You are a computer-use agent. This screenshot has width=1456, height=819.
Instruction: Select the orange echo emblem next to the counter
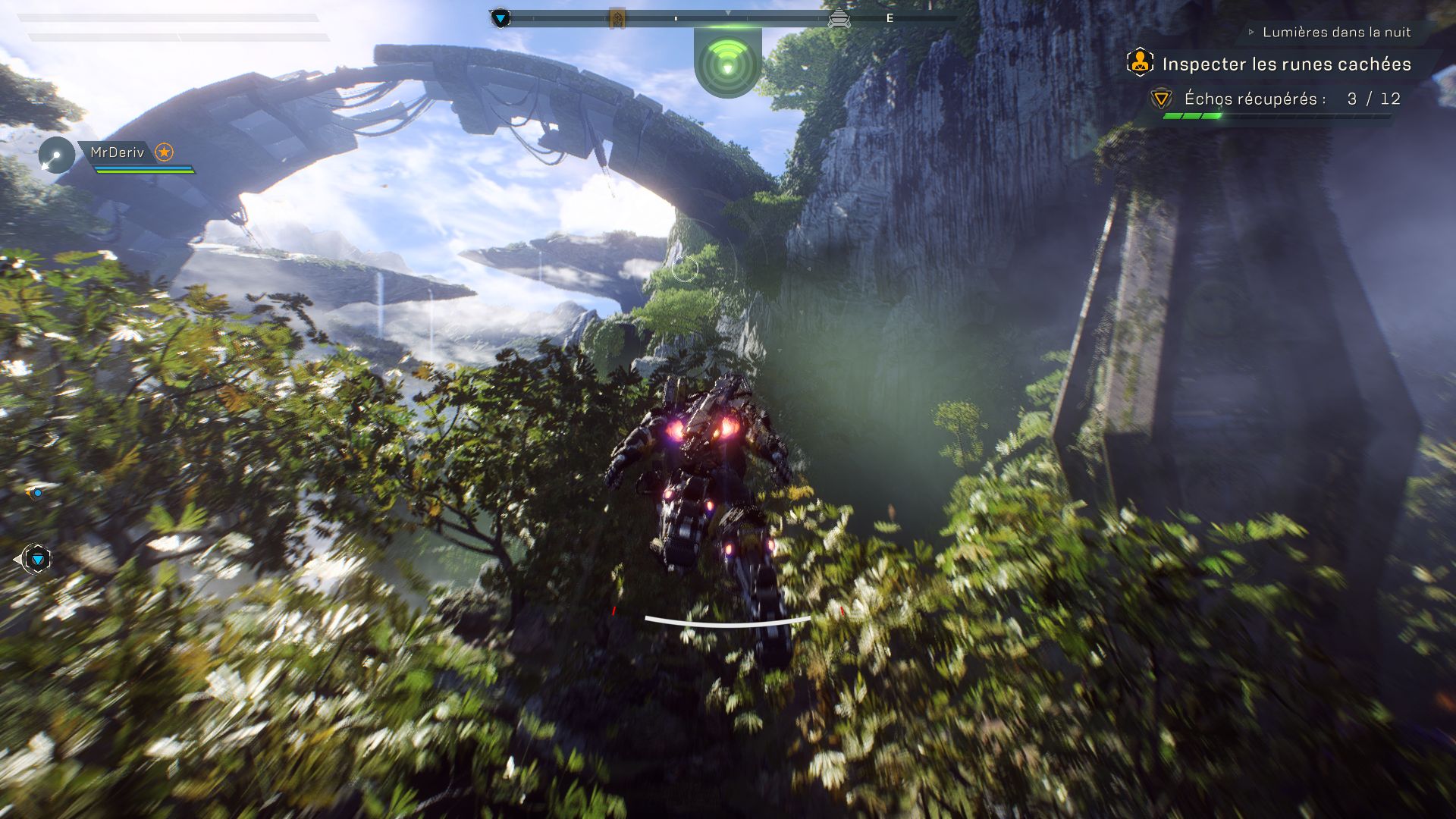click(x=1160, y=98)
